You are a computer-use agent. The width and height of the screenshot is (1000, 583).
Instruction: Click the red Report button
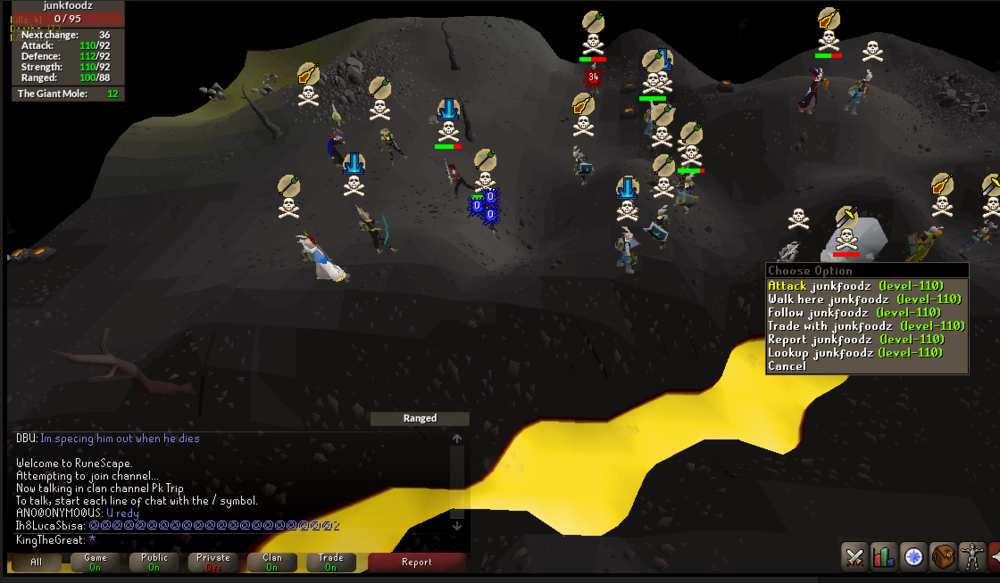pyautogui.click(x=417, y=562)
